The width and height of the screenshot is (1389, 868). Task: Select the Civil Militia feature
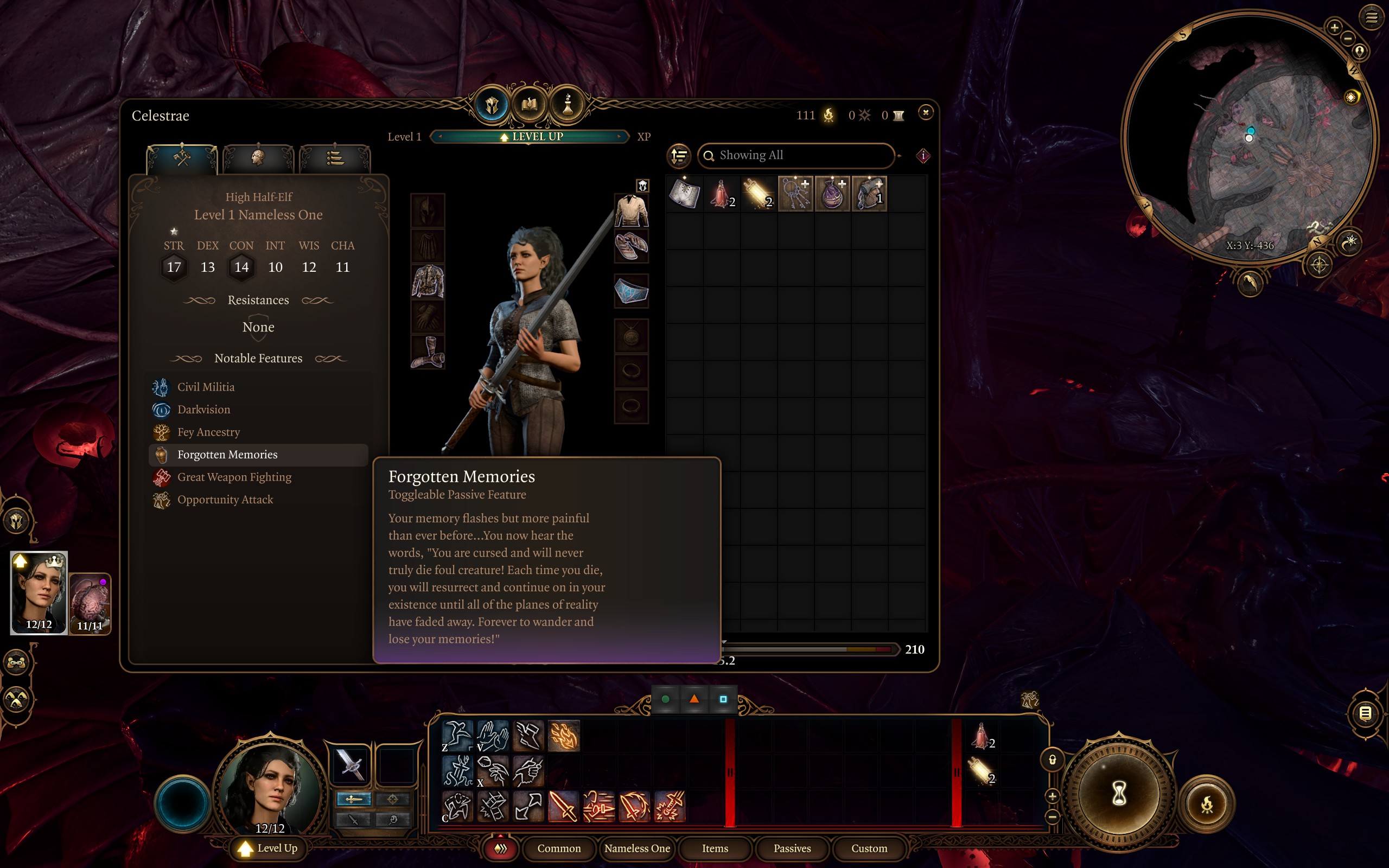pyautogui.click(x=206, y=387)
